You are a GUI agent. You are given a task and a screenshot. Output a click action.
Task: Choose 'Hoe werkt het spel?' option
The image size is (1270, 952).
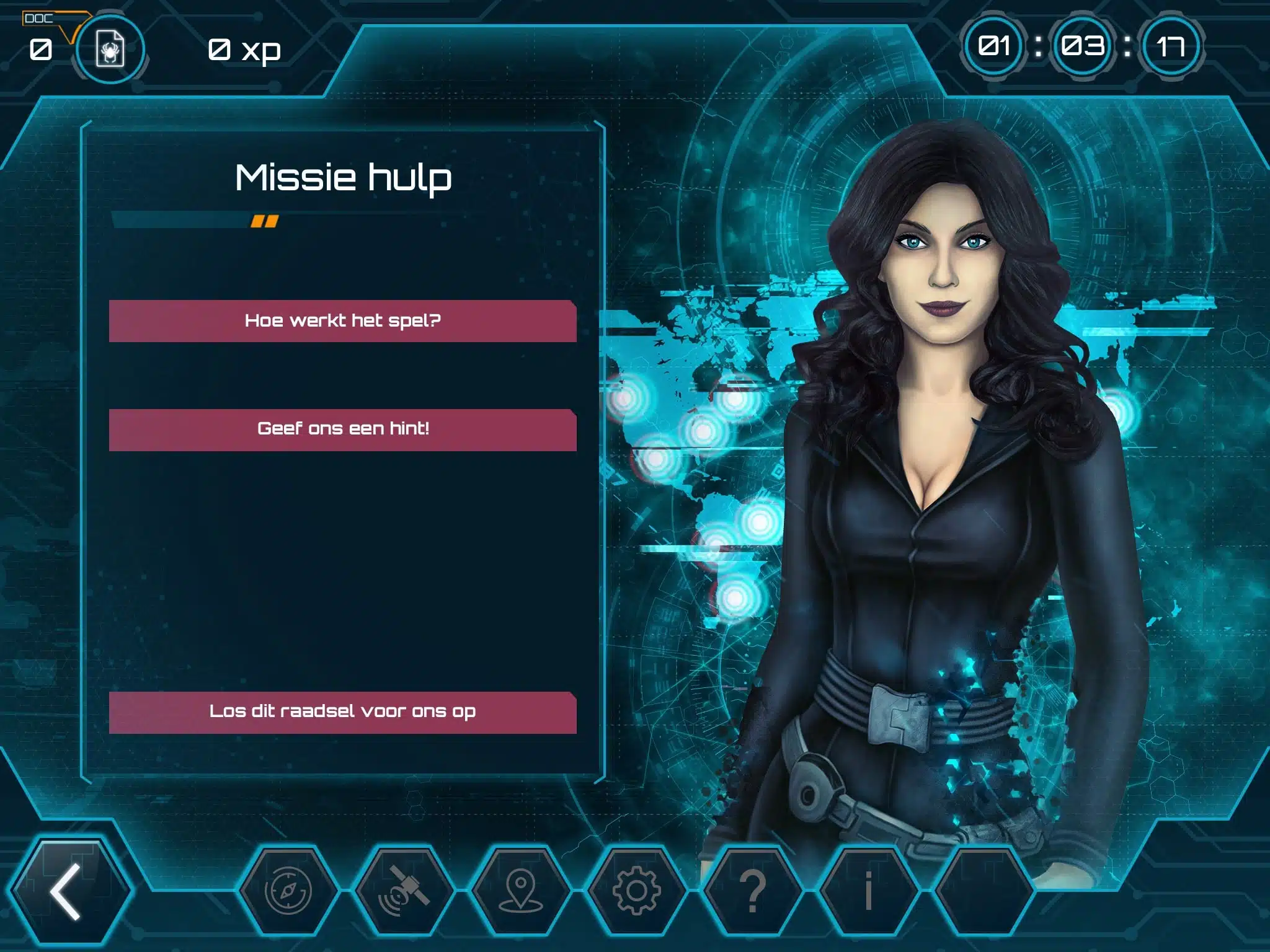342,321
